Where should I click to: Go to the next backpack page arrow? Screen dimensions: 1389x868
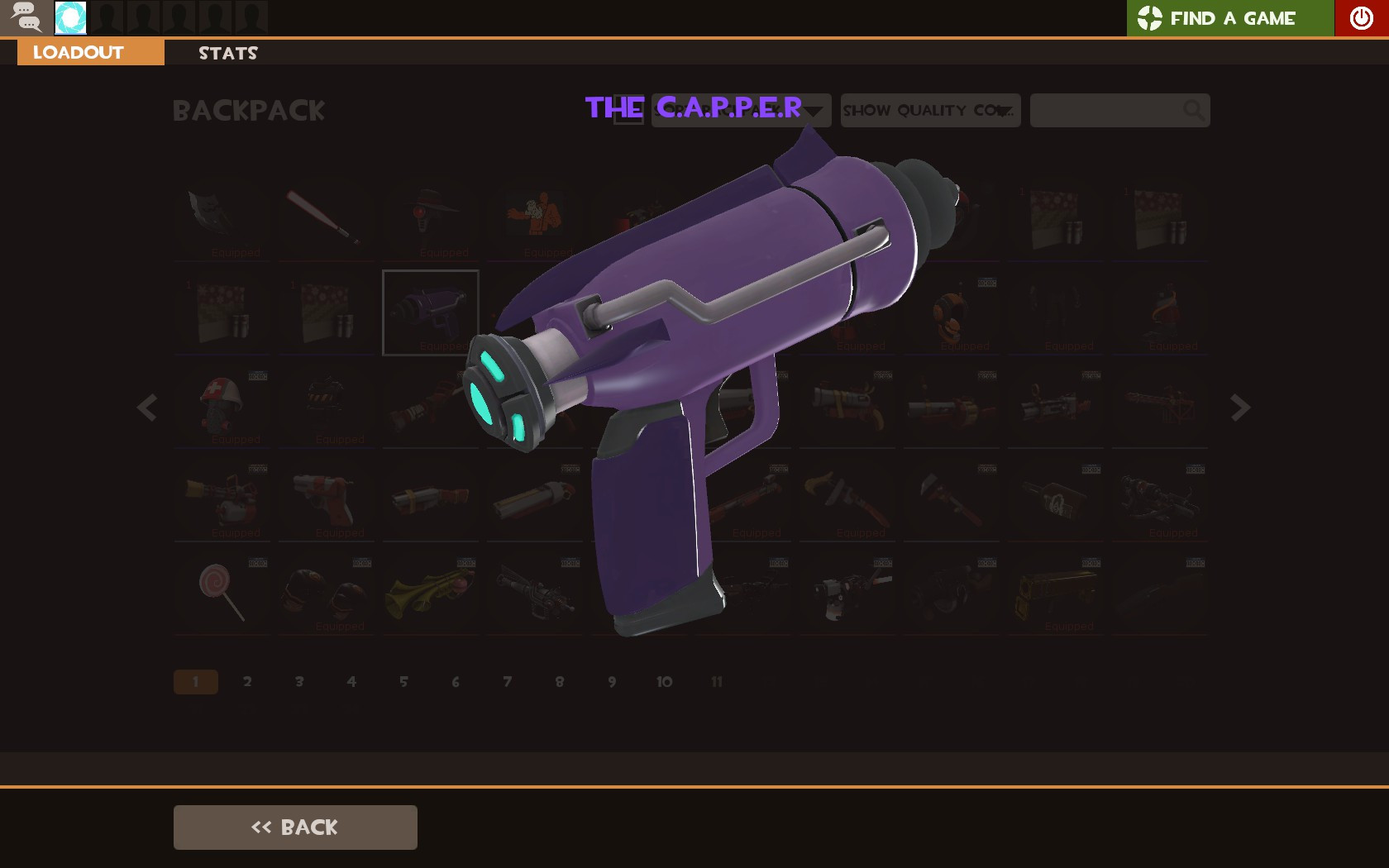1239,408
